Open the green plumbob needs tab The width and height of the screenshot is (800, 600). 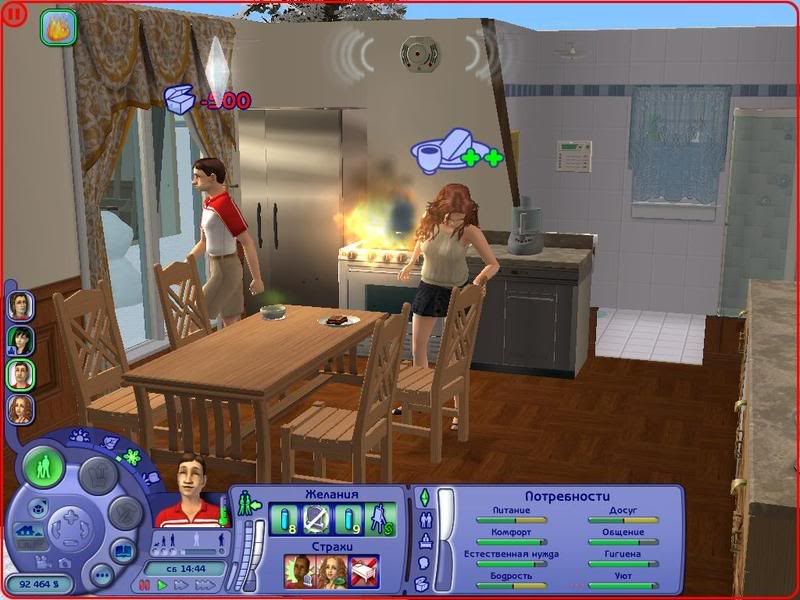pos(423,497)
